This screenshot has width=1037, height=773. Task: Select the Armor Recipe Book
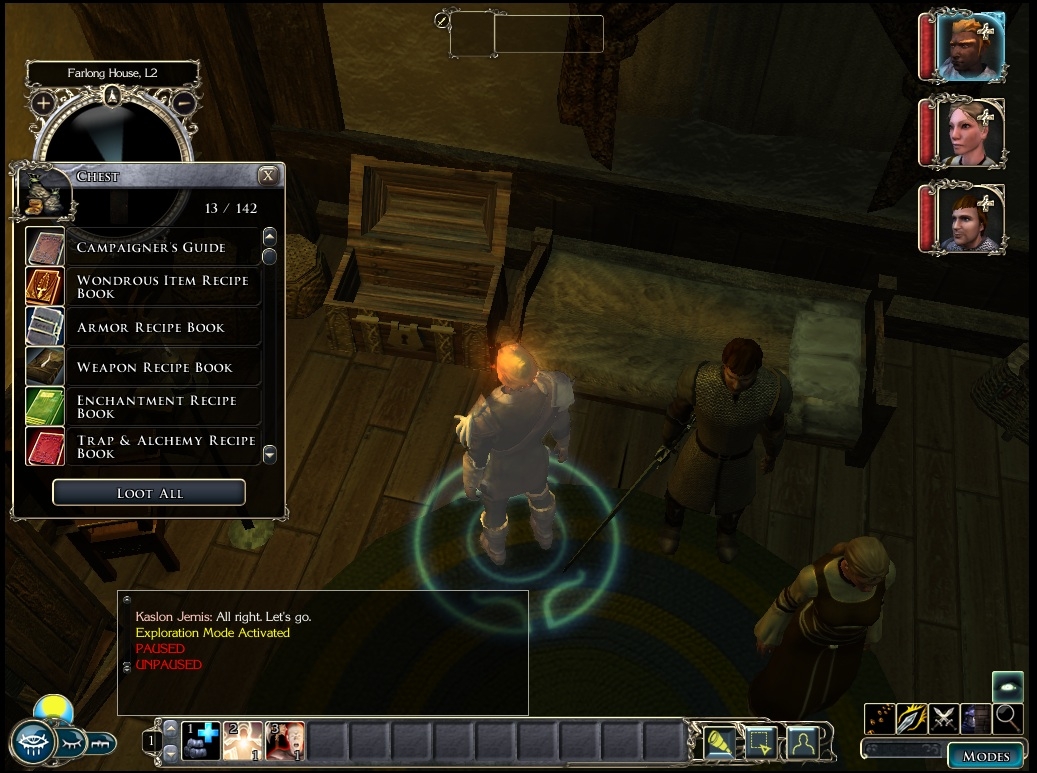(150, 327)
